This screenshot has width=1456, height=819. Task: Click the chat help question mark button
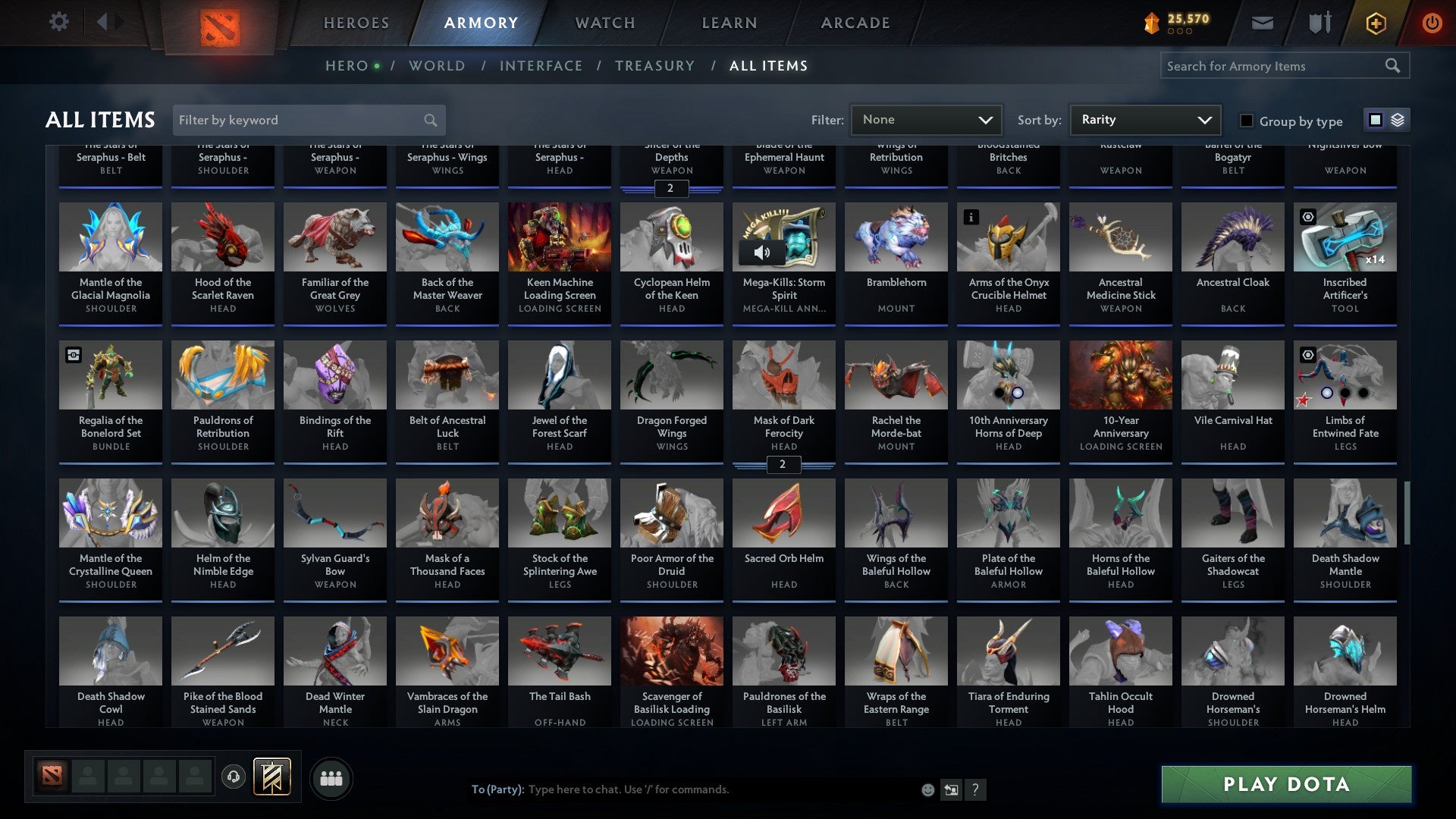[975, 789]
